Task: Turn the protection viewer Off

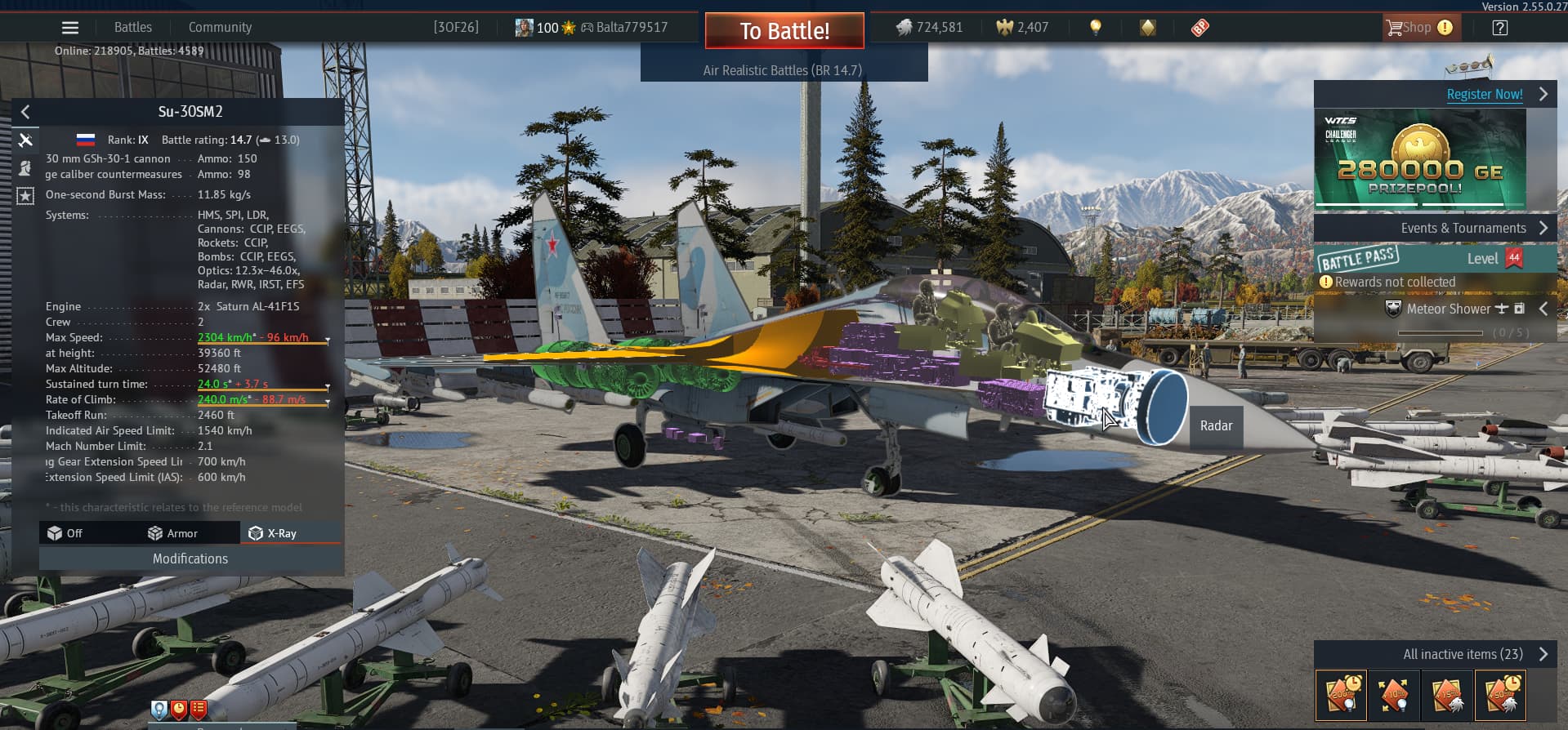Action: 65,533
